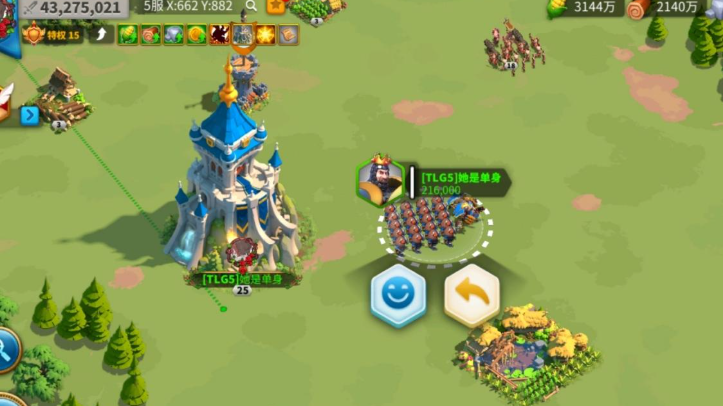
Task: Select the stone boost icon
Action: click(x=173, y=35)
